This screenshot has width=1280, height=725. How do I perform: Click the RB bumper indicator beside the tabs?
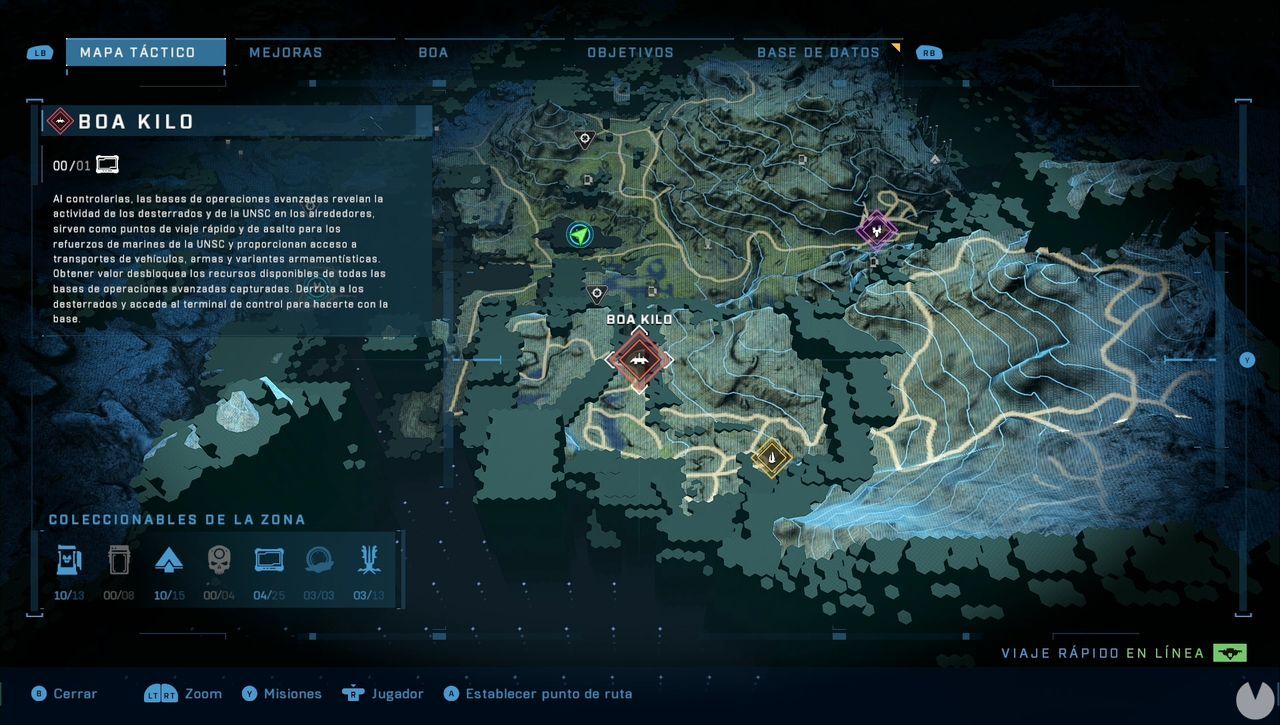(x=928, y=51)
